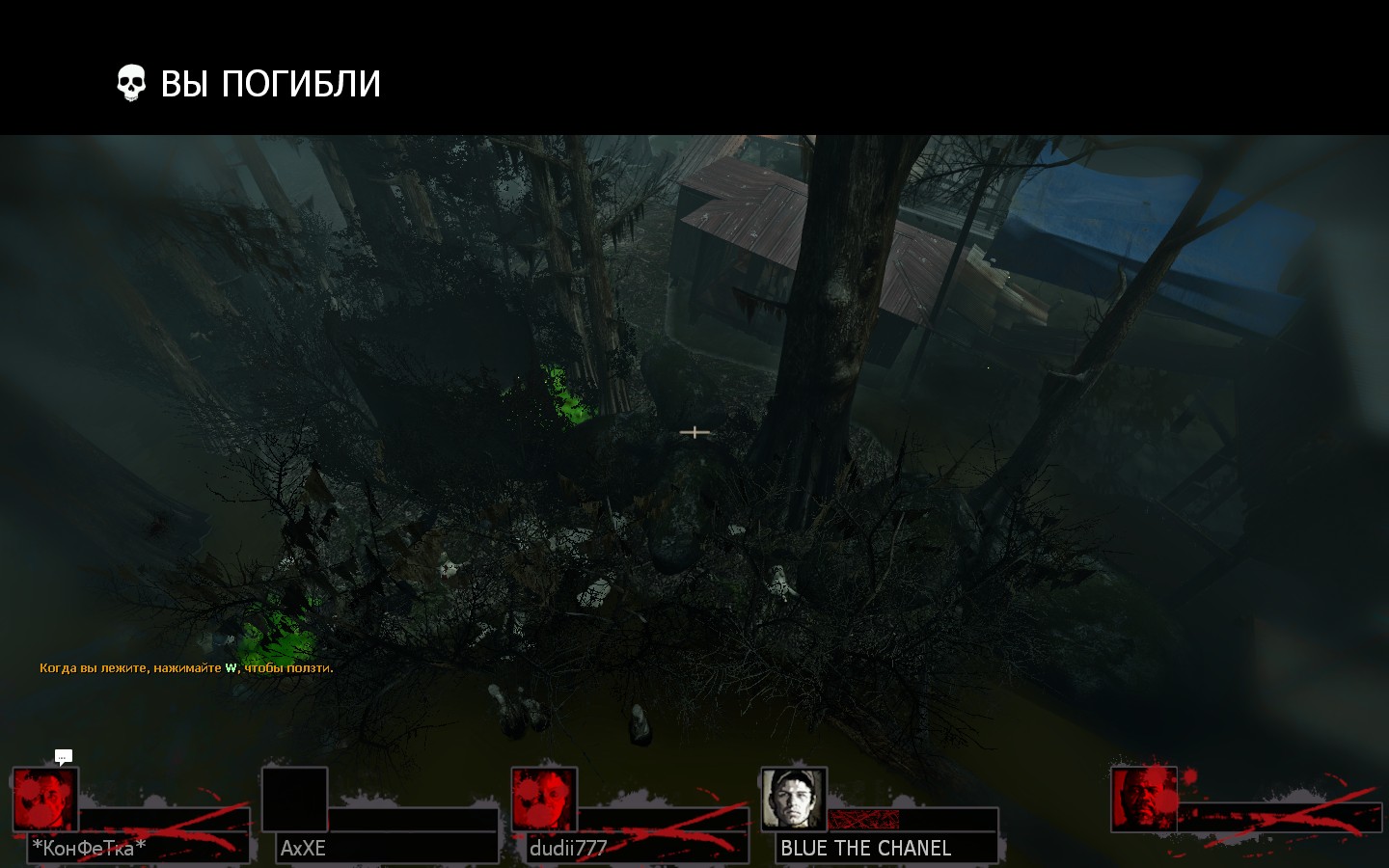Click the chat bubble above *КонФеТка*'s portrait

64,756
